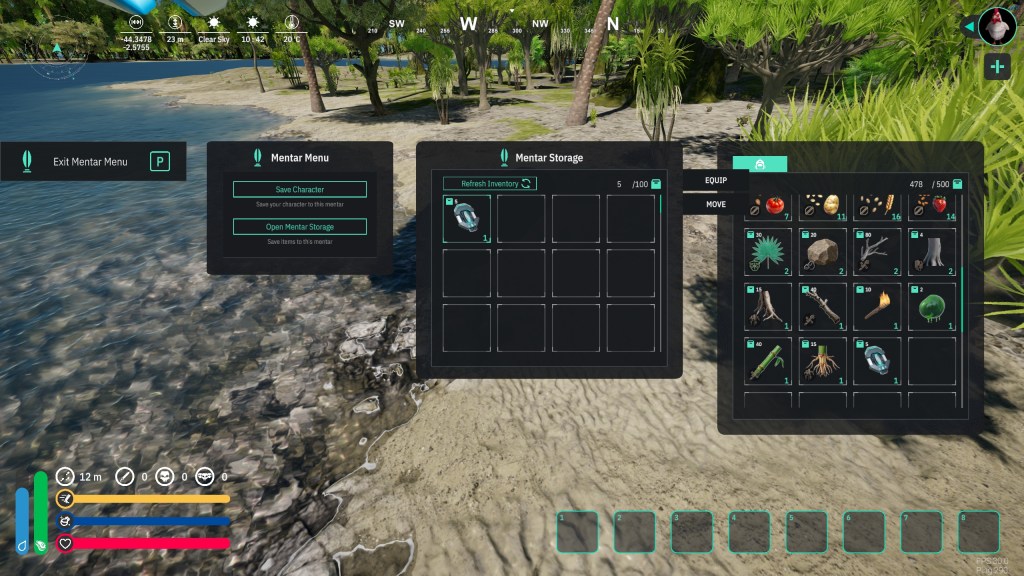Screen dimensions: 1024x576
Task: Click the chicken character portrait
Action: (997, 26)
